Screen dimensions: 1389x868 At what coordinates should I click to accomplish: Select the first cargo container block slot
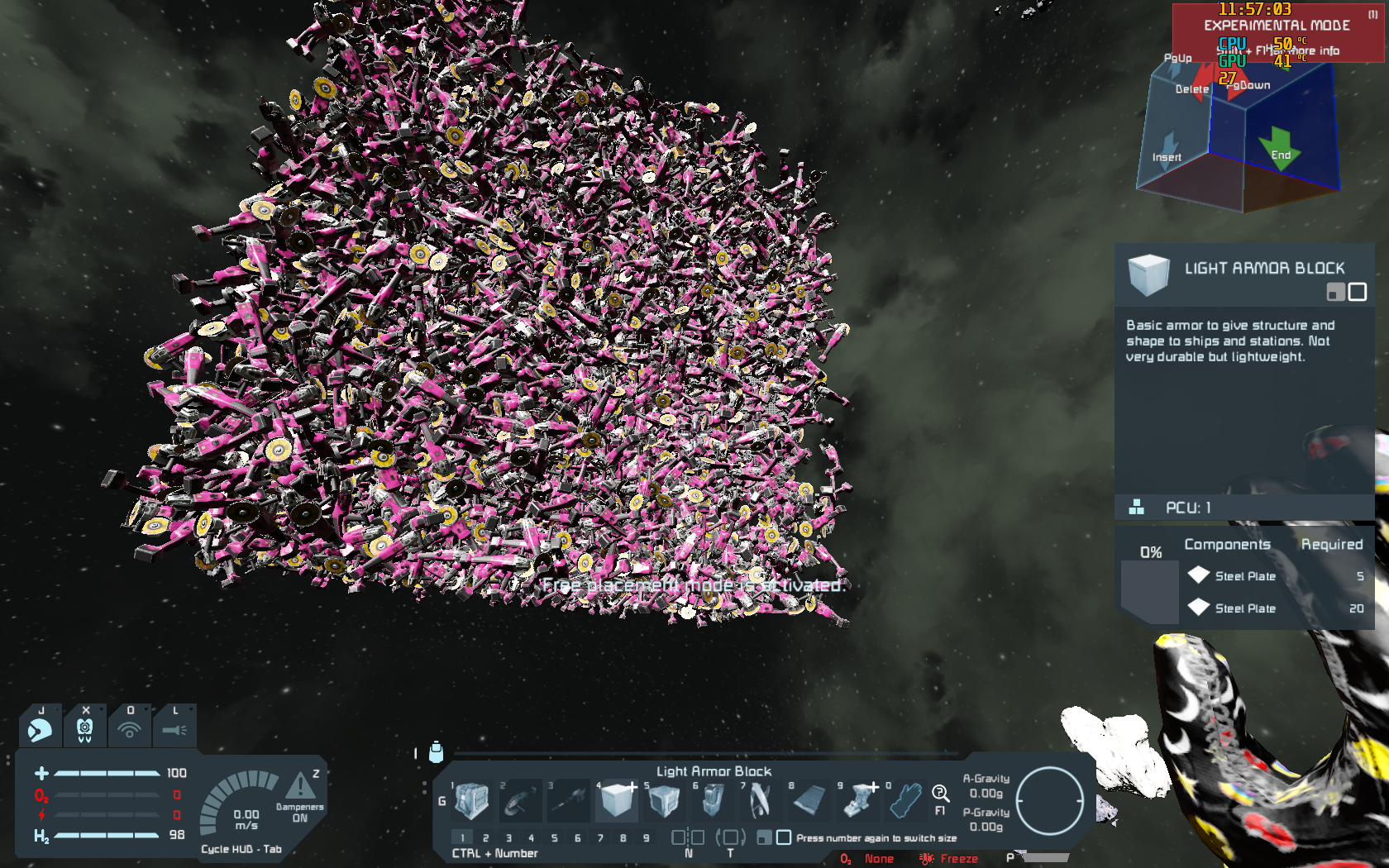click(x=472, y=800)
